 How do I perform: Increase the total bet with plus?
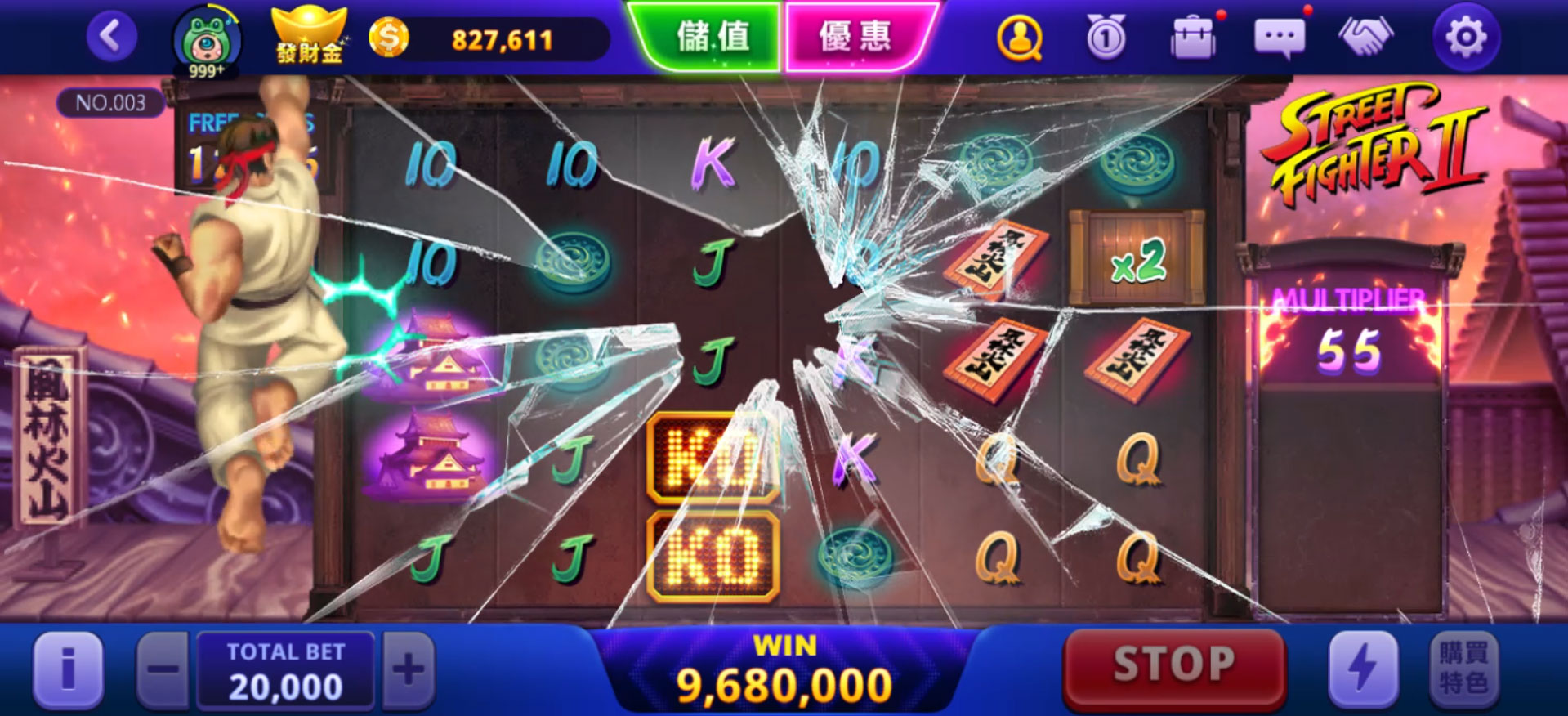409,670
